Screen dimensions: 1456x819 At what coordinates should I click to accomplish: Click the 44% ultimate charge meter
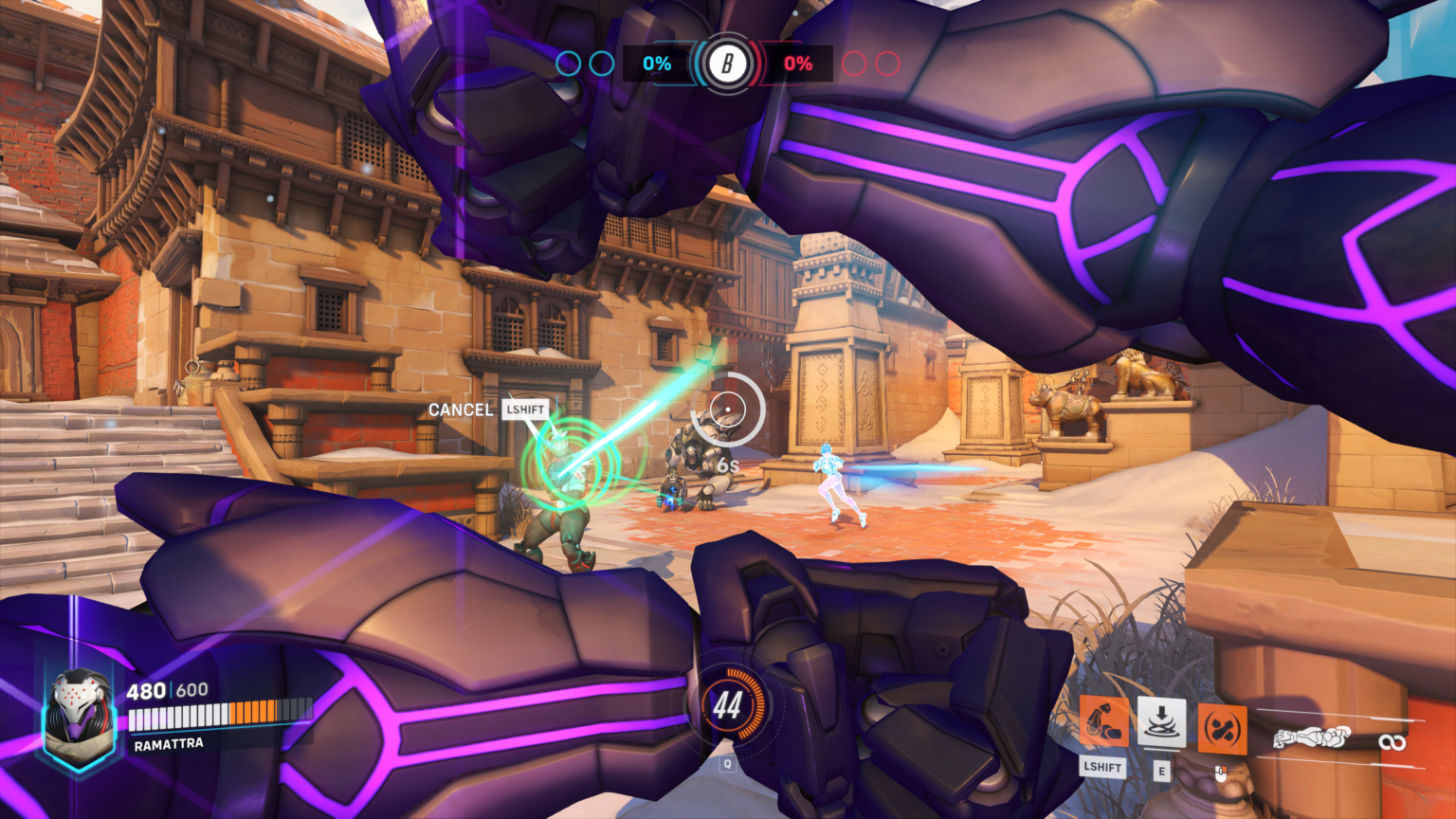coord(730,704)
